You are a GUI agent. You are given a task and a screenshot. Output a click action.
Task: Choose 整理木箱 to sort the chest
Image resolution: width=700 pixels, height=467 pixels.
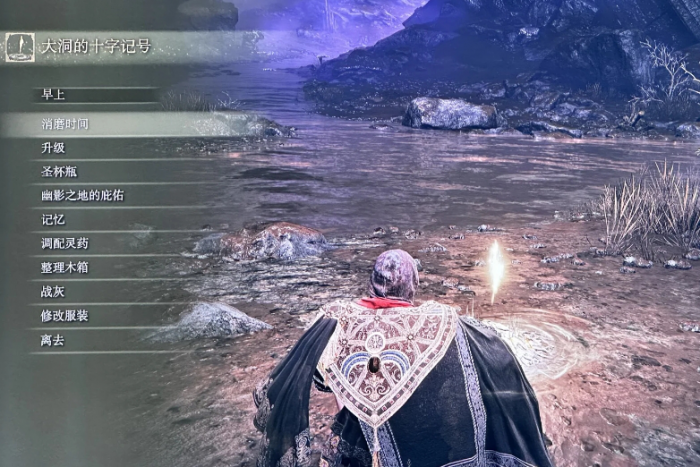click(x=66, y=268)
